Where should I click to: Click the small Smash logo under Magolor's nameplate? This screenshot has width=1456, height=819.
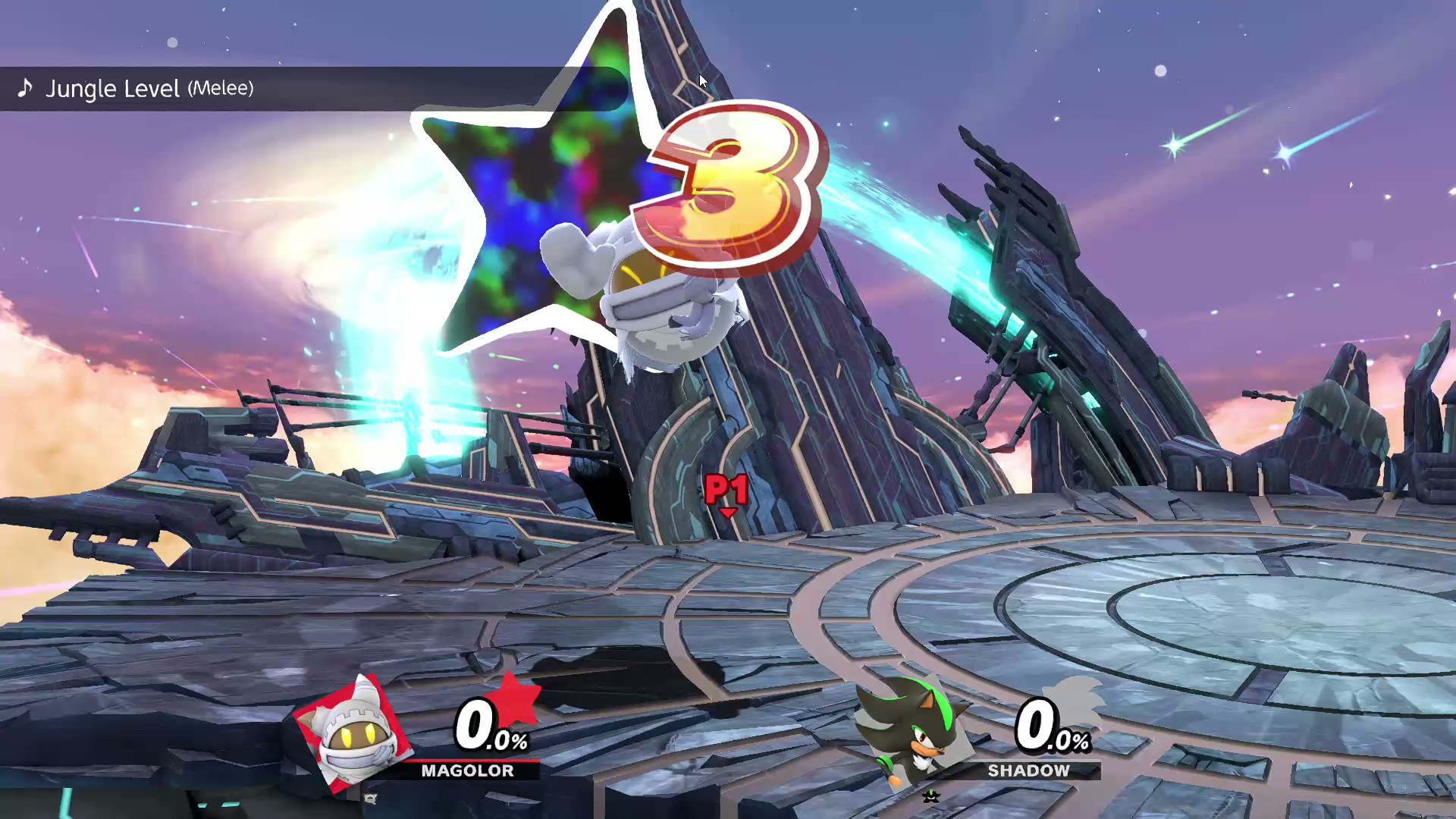point(369,799)
